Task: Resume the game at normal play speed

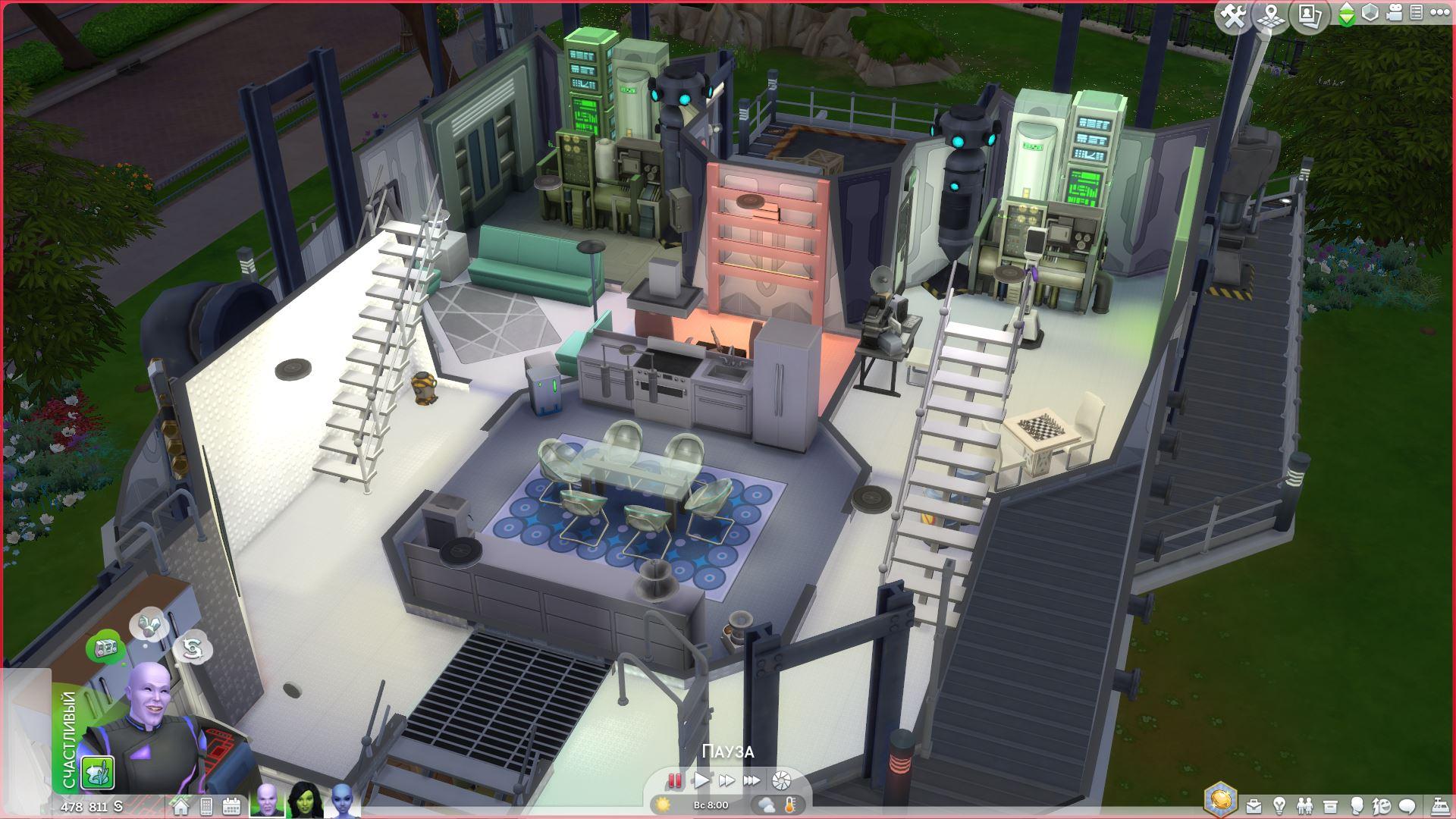Action: tap(701, 780)
